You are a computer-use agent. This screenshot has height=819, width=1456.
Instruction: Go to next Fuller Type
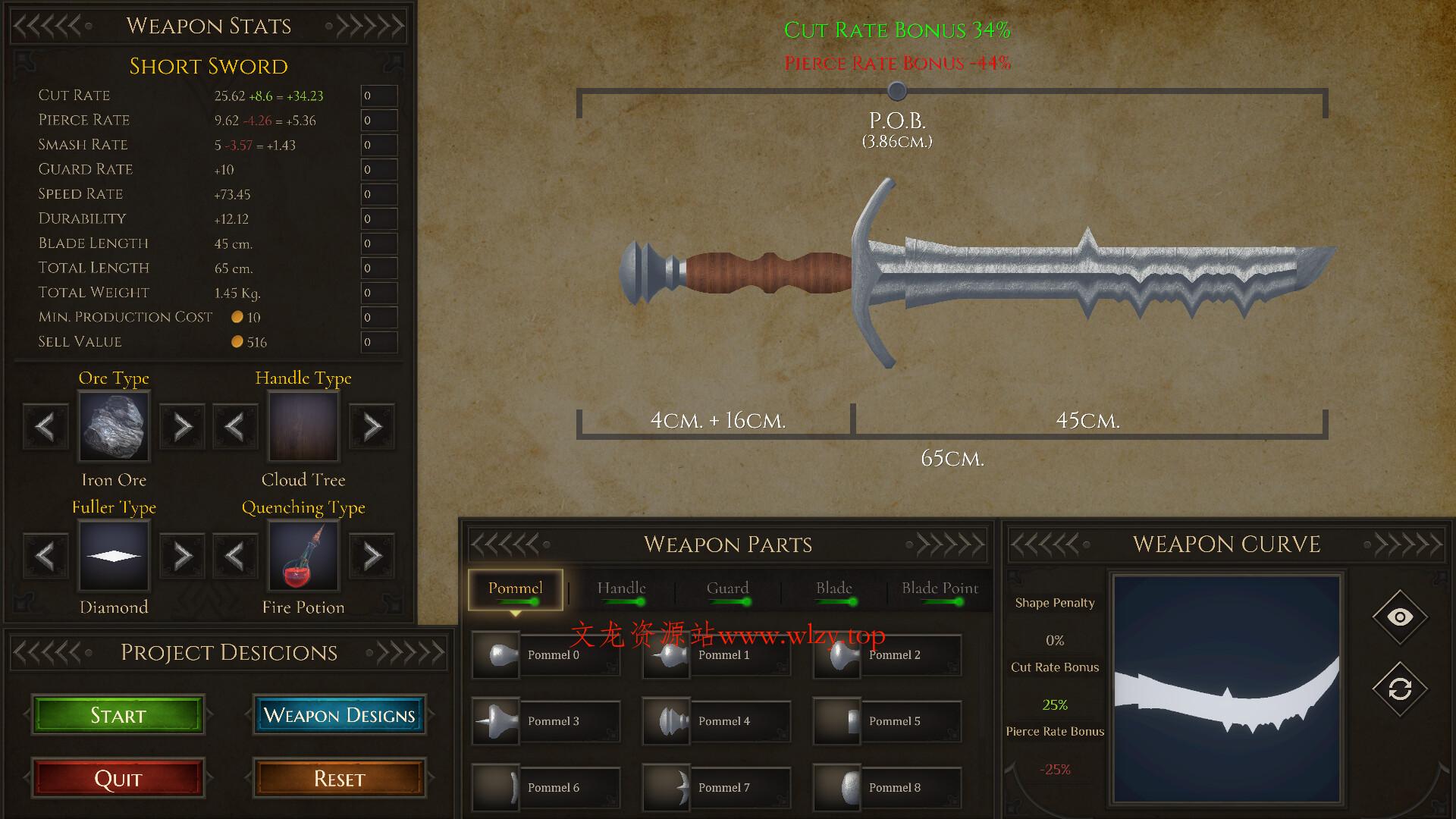click(x=182, y=556)
